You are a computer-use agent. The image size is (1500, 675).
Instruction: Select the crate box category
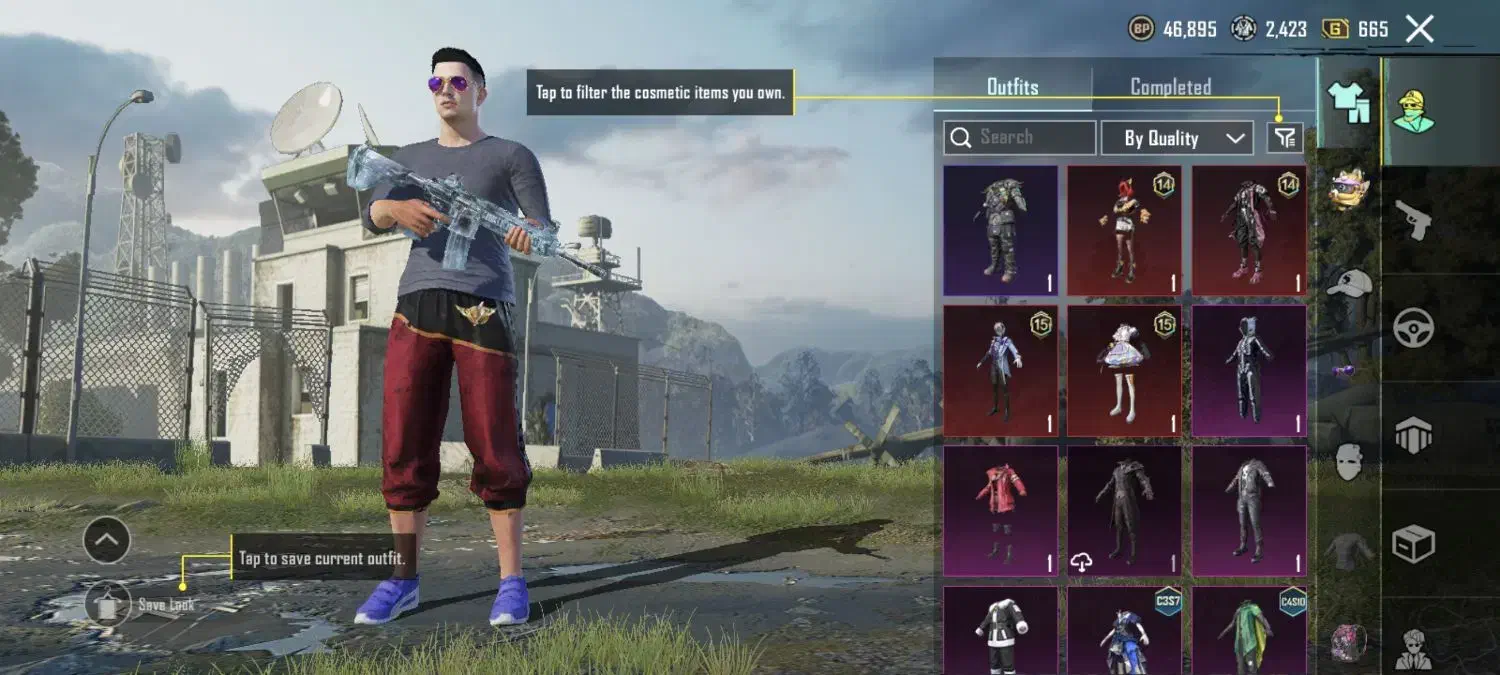point(1414,544)
